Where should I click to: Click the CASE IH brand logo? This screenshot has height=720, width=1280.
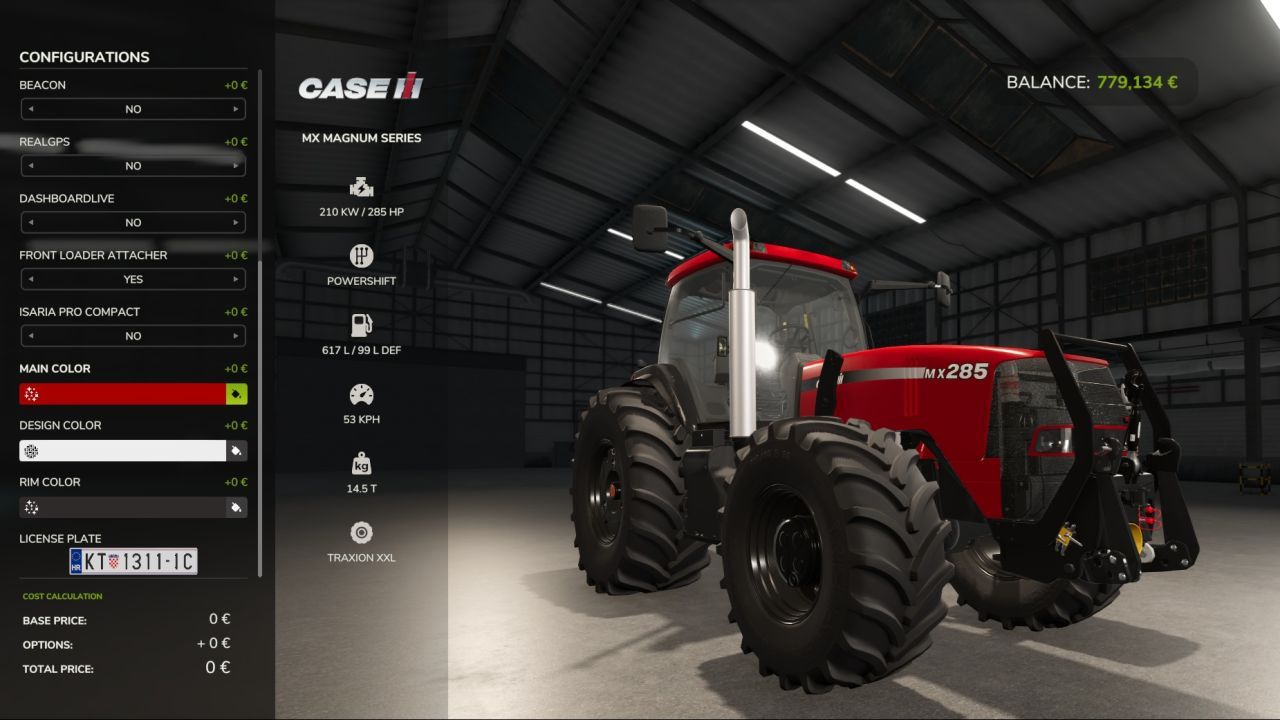(360, 88)
